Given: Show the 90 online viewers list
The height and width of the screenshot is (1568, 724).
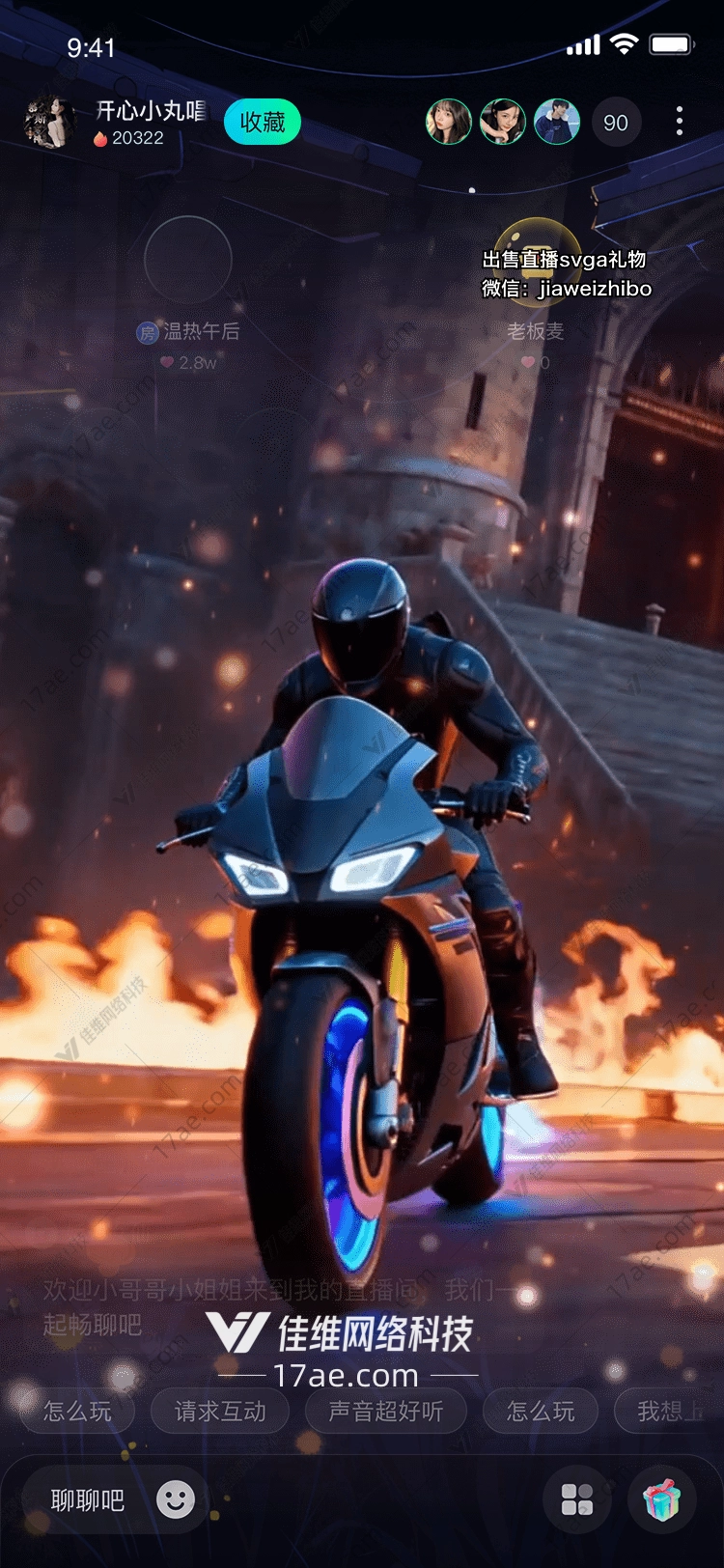Looking at the screenshot, I should point(615,123).
